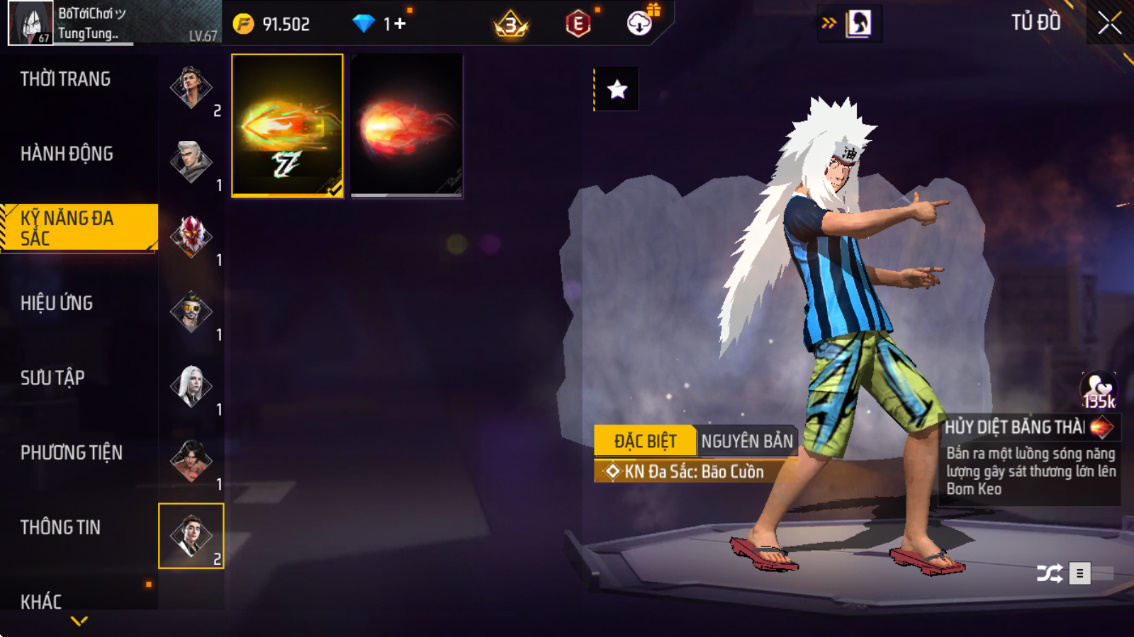Click the star favorite button
This screenshot has height=637, width=1134.
(617, 90)
